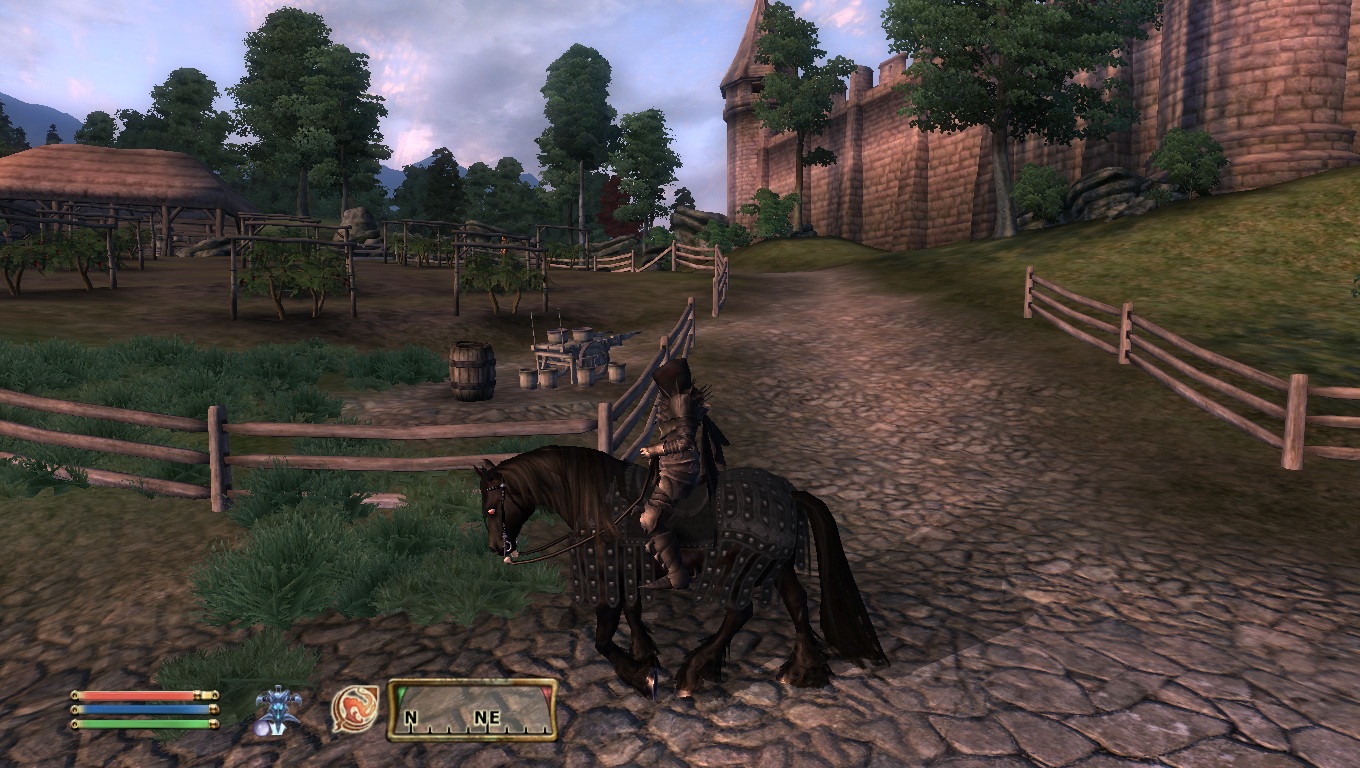Click the compass bar showing N and NE
Viewport: 1360px width, 768px height.
[x=472, y=710]
